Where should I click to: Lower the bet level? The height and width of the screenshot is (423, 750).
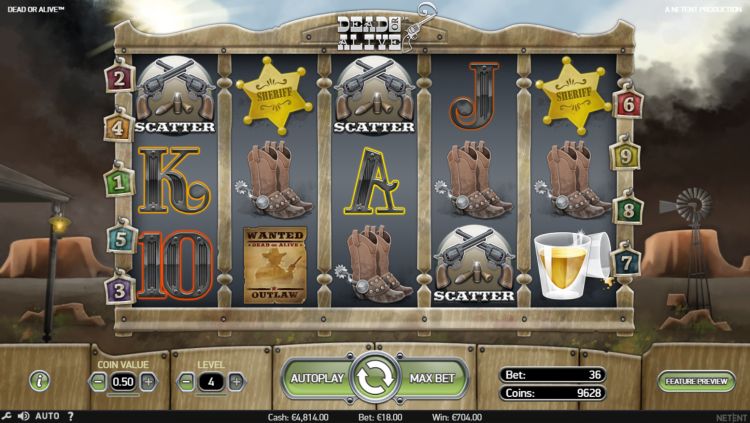185,381
